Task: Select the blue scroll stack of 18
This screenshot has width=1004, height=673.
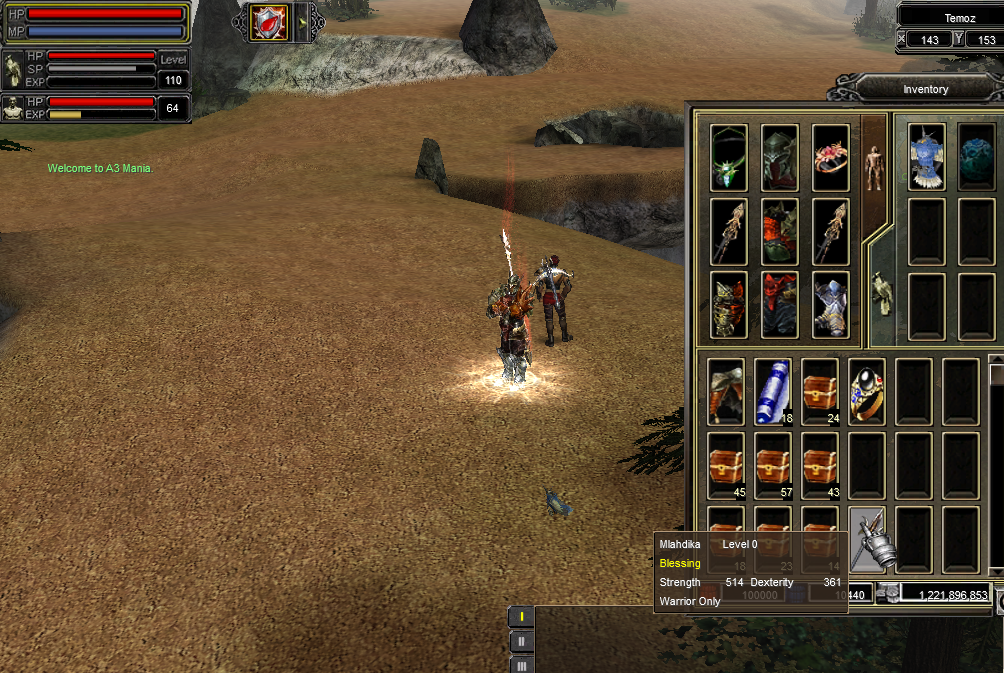Action: click(773, 392)
